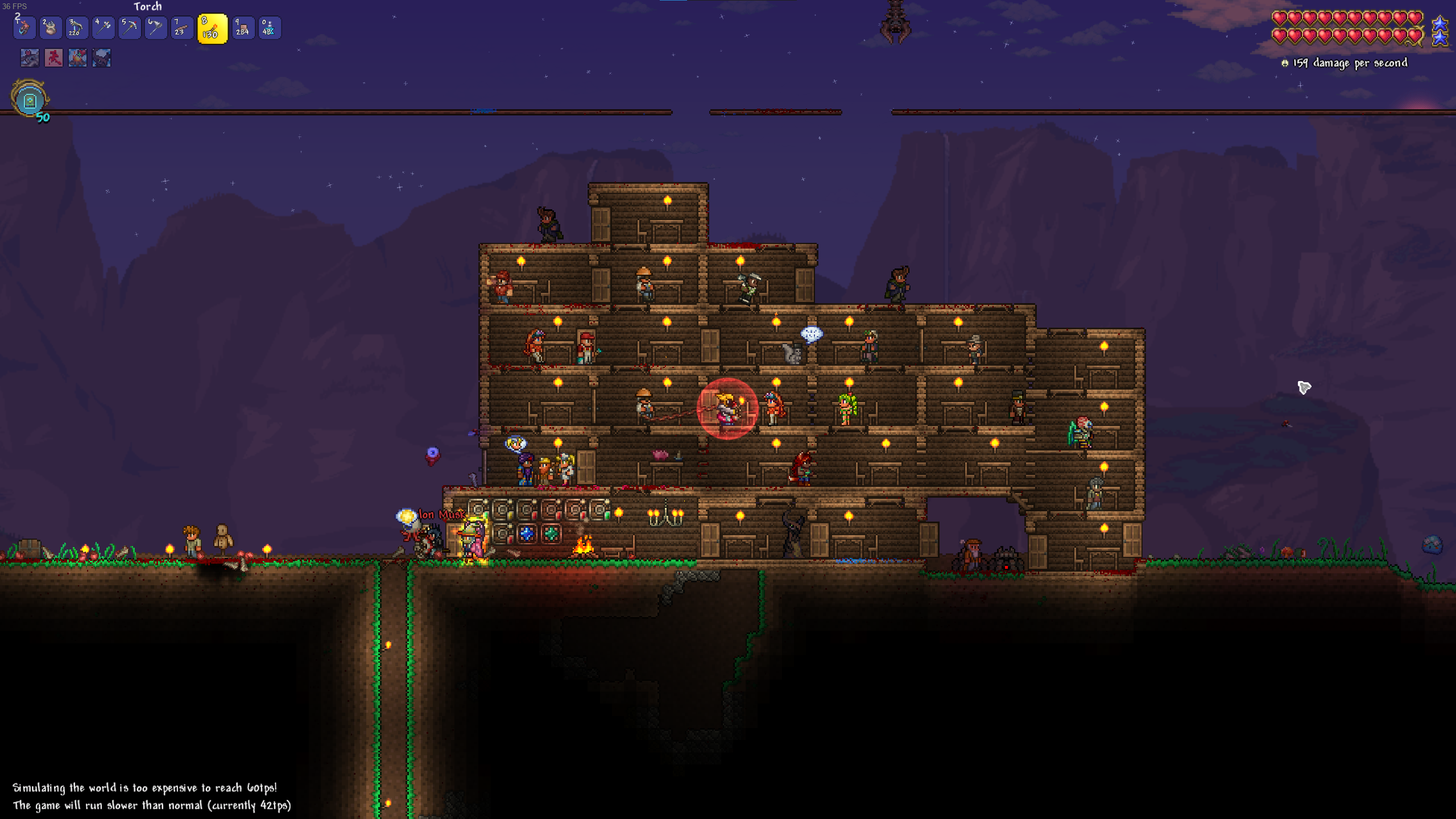Click the dark horned creature buff icon
Image resolution: width=1456 pixels, height=819 pixels.
101,57
